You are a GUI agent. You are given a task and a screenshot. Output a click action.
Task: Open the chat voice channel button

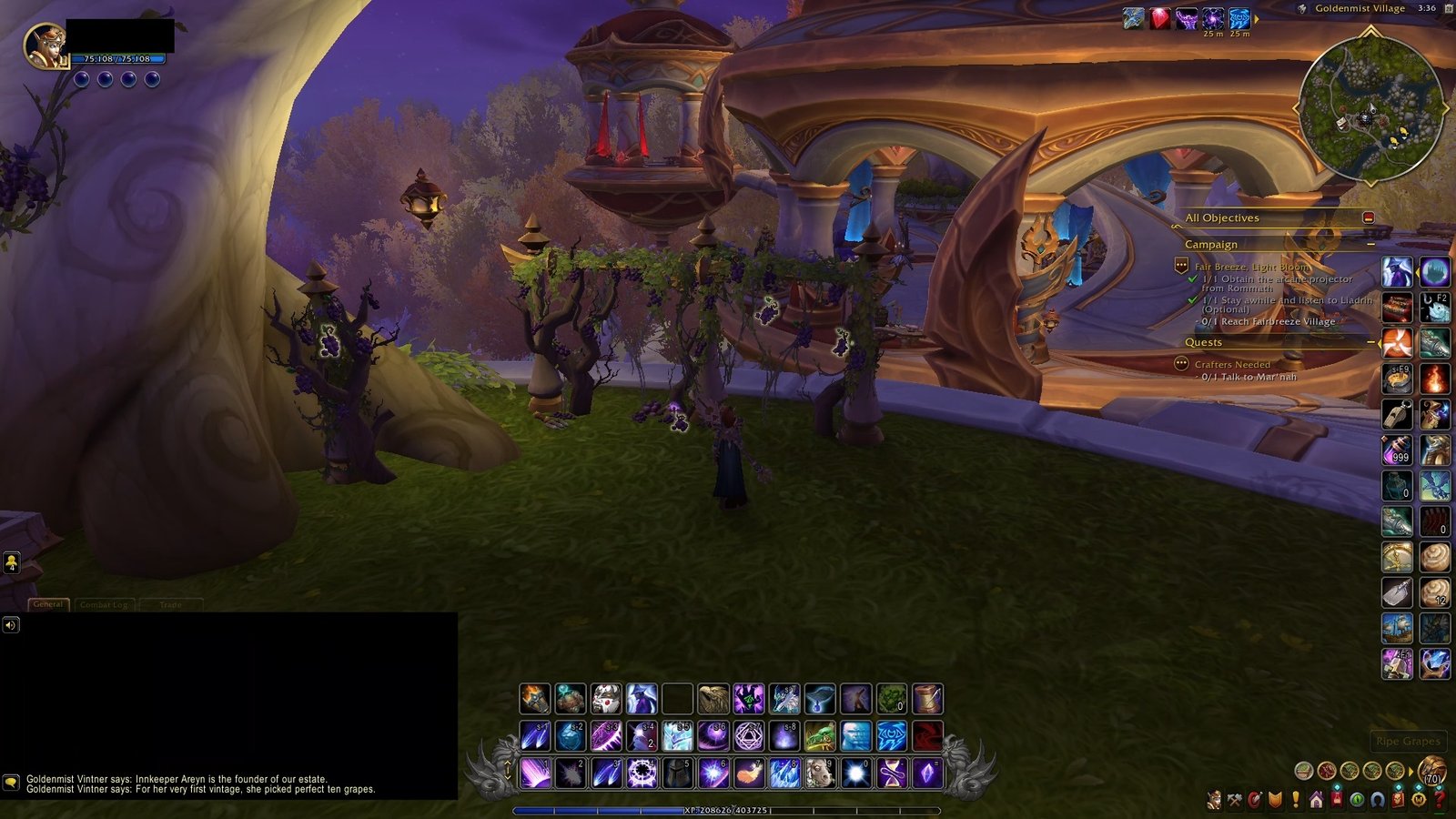point(11,624)
